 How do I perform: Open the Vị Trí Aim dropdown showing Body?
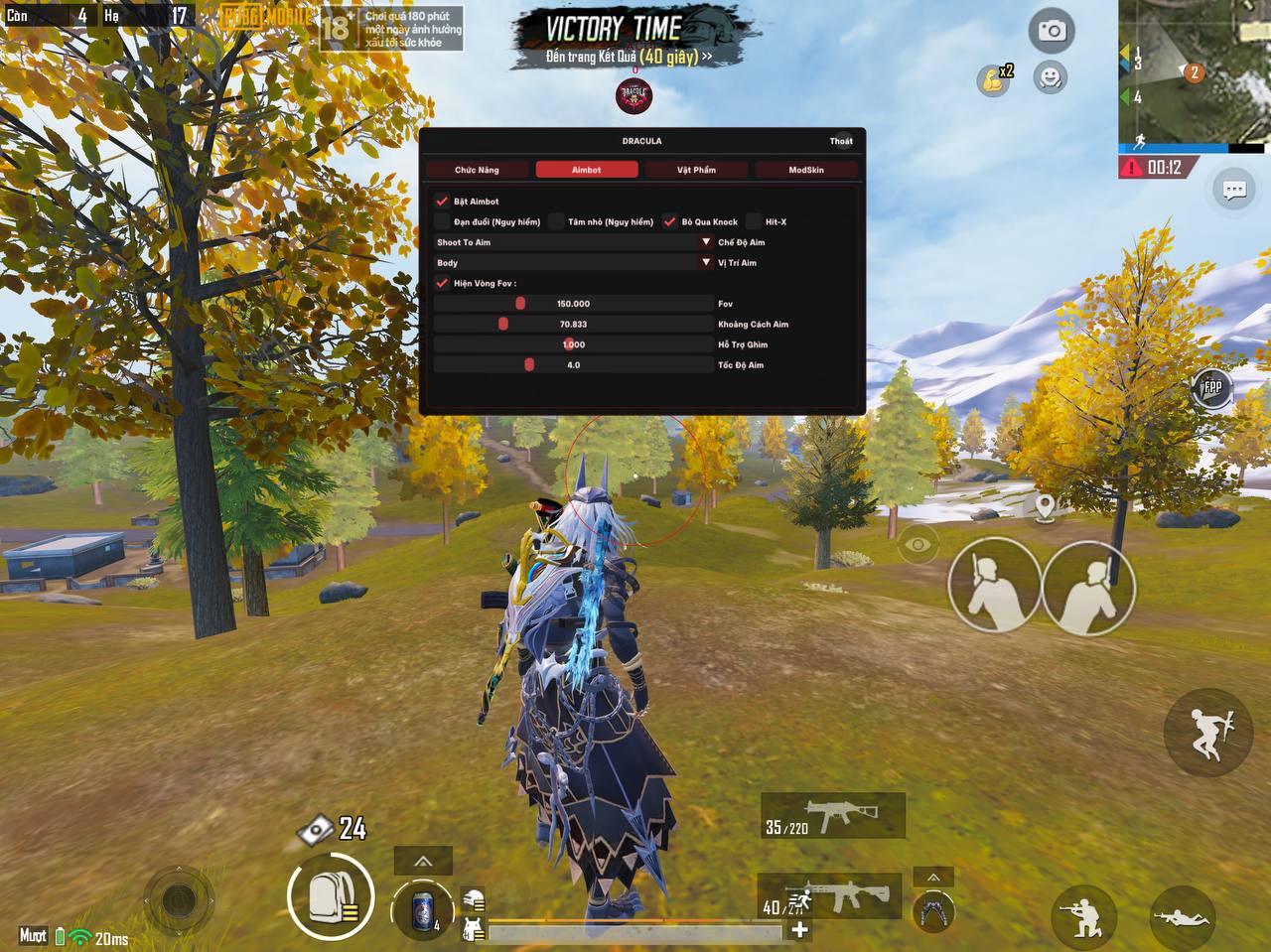[x=705, y=262]
